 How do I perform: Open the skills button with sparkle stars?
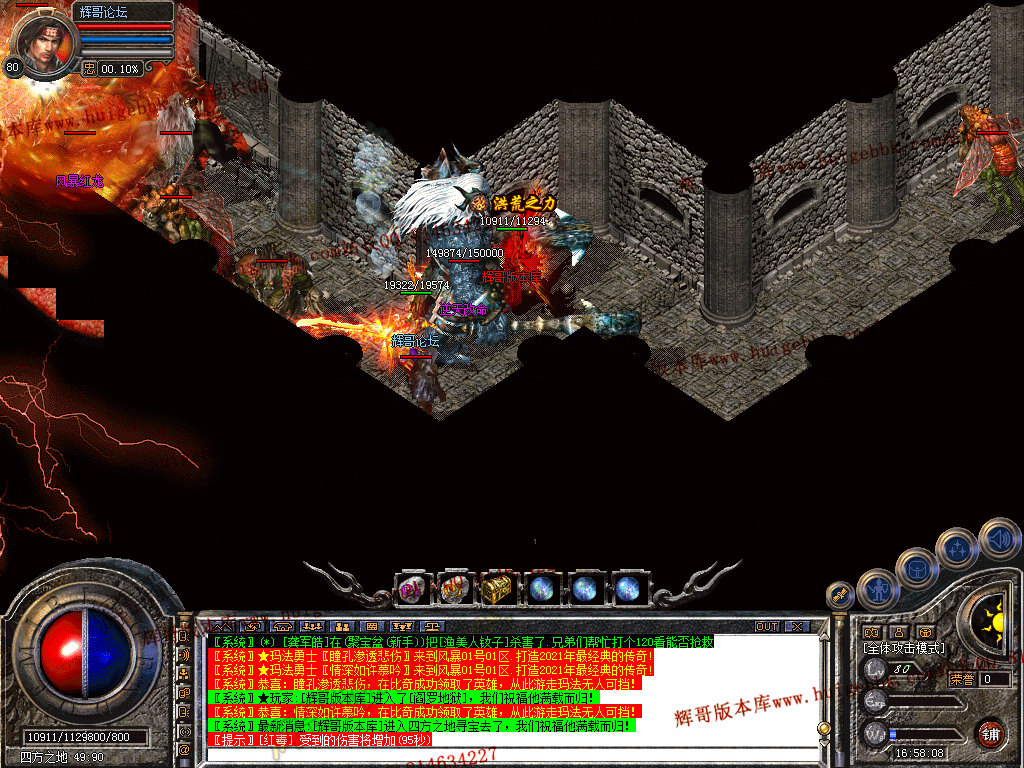pos(958,549)
